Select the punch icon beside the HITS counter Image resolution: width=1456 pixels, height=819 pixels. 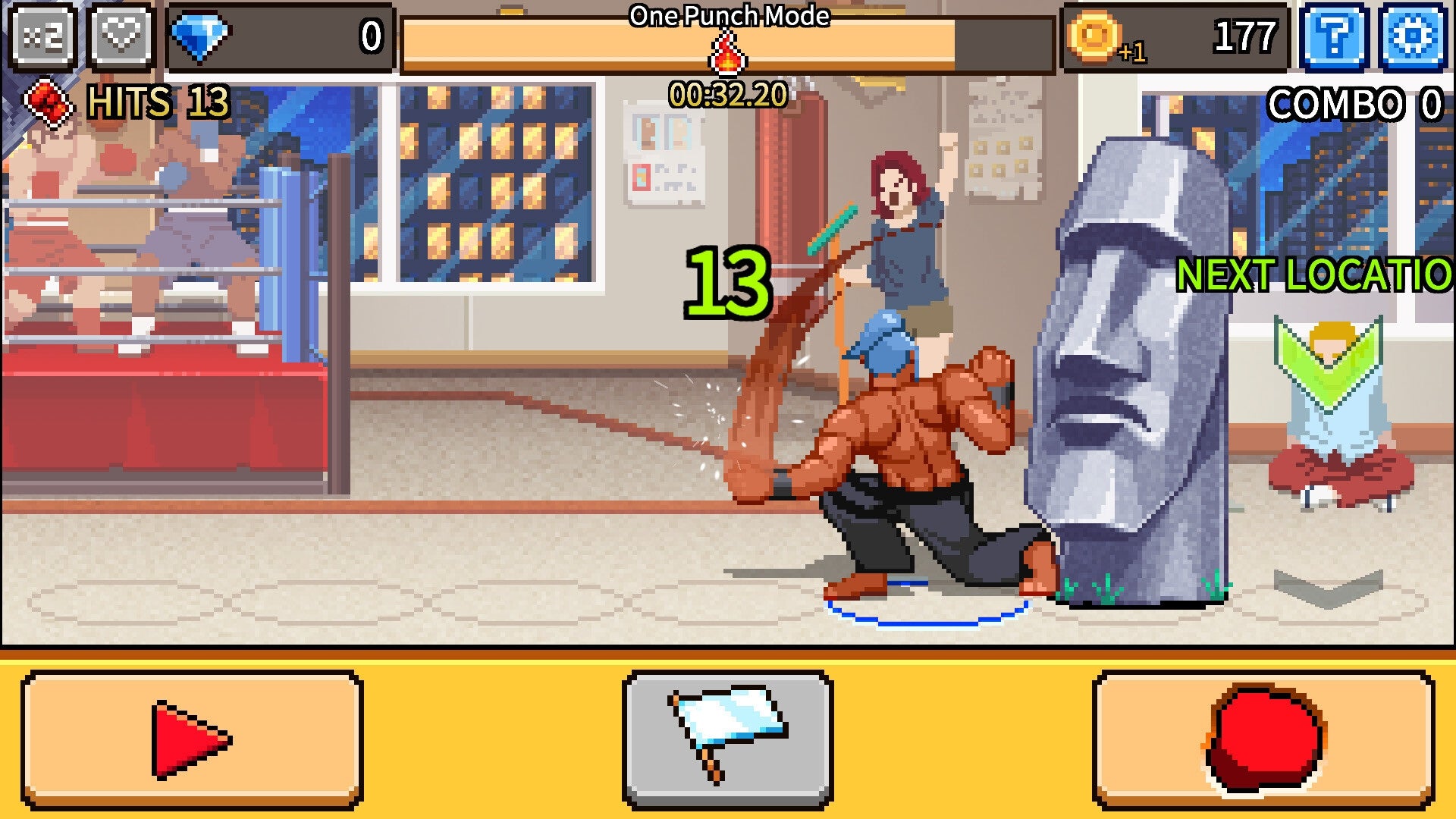[47, 102]
